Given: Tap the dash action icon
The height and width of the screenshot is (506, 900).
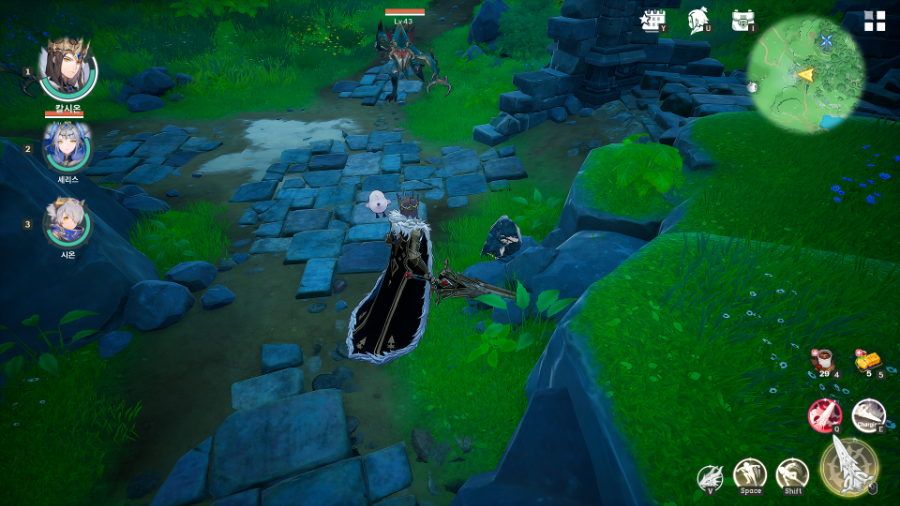Looking at the screenshot, I should (x=792, y=474).
